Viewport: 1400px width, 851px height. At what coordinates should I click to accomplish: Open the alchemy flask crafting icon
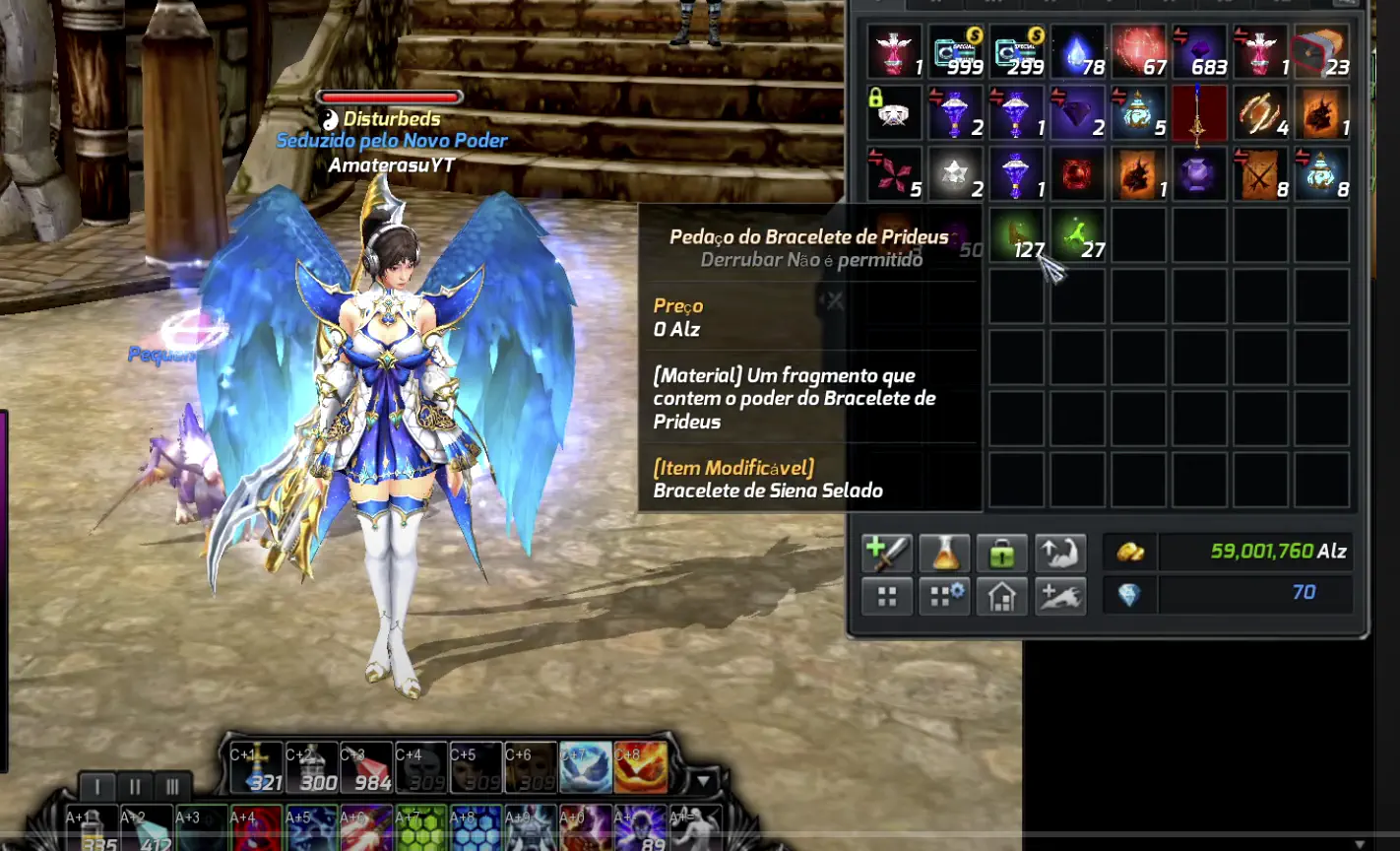943,553
